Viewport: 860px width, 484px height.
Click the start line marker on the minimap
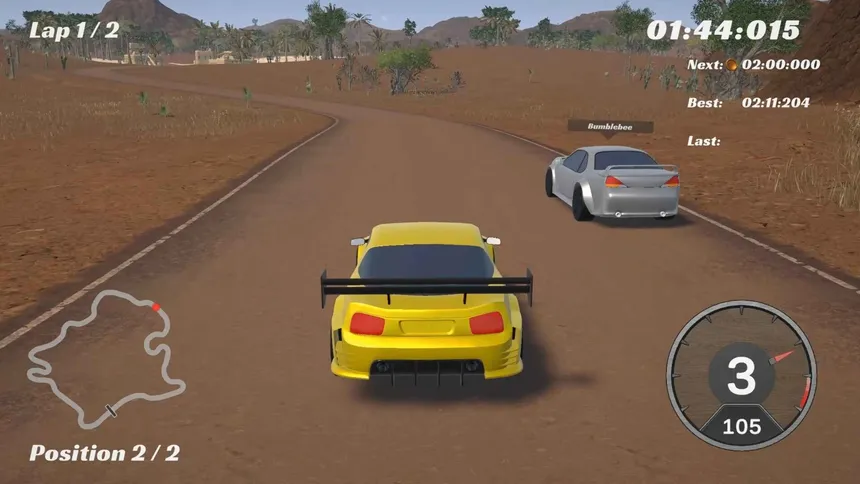(x=111, y=409)
